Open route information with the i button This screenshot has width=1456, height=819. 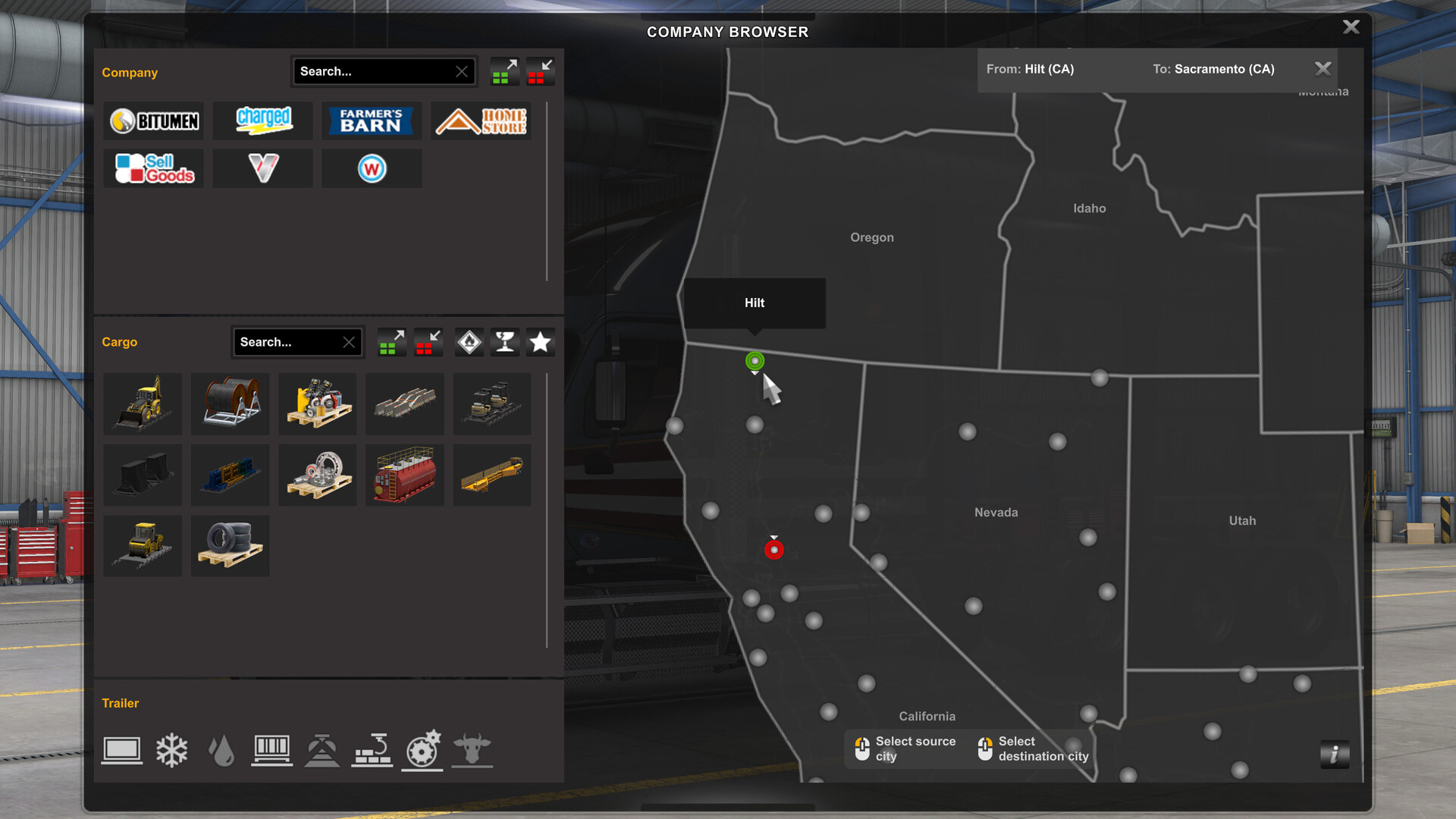point(1334,752)
